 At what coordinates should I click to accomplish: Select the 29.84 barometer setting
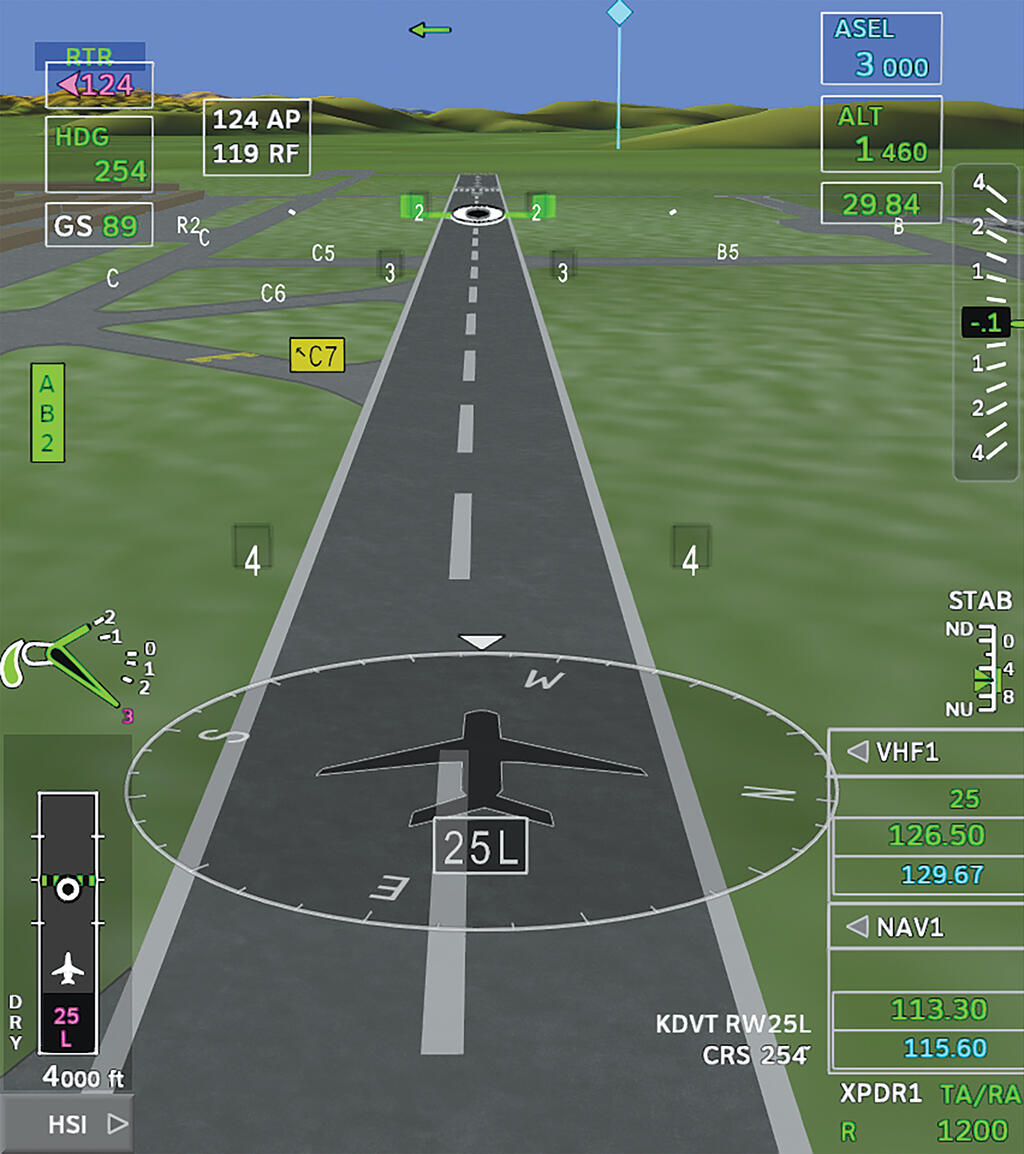[x=880, y=204]
